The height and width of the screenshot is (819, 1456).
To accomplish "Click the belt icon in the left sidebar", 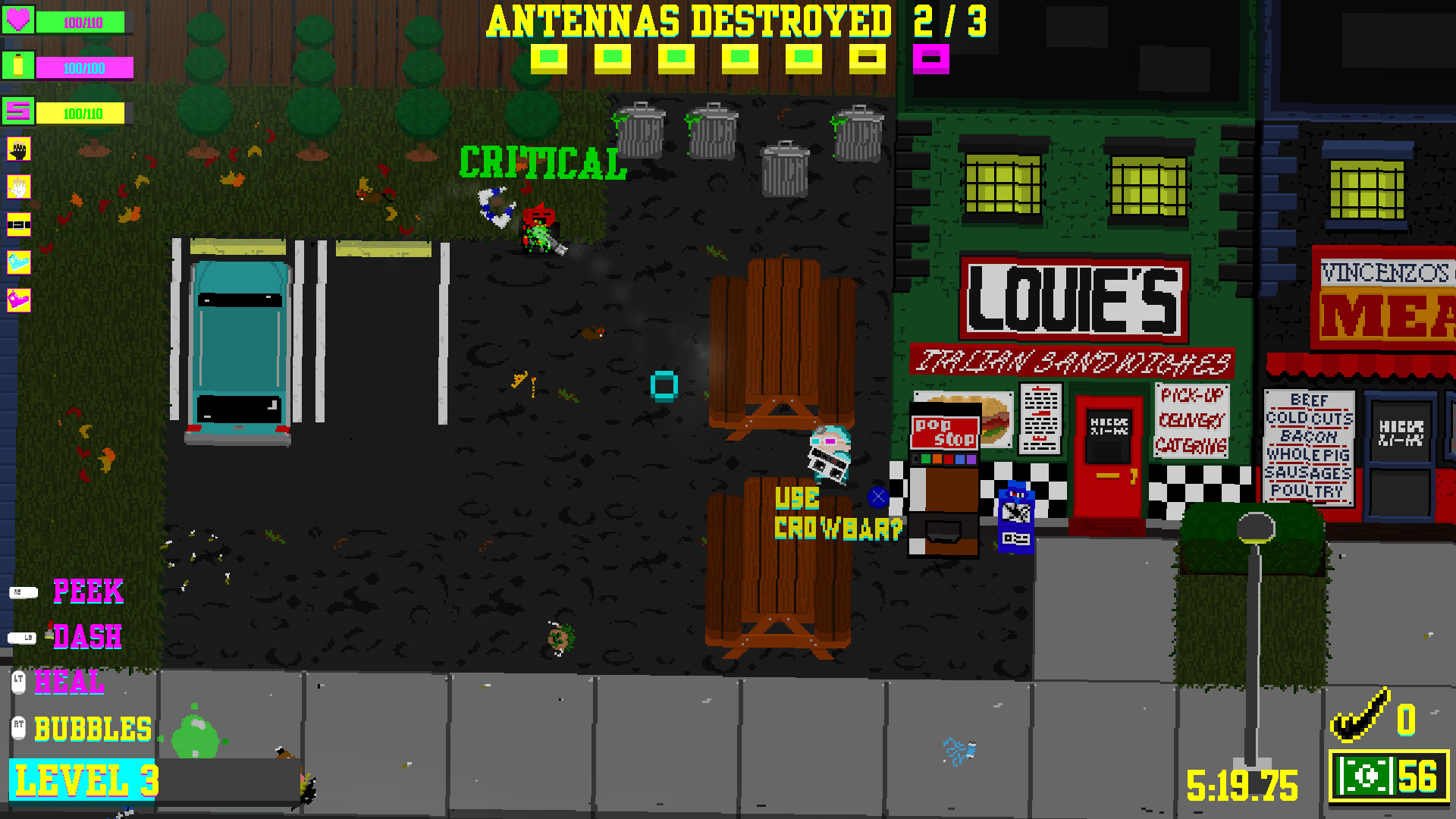I will [19, 223].
